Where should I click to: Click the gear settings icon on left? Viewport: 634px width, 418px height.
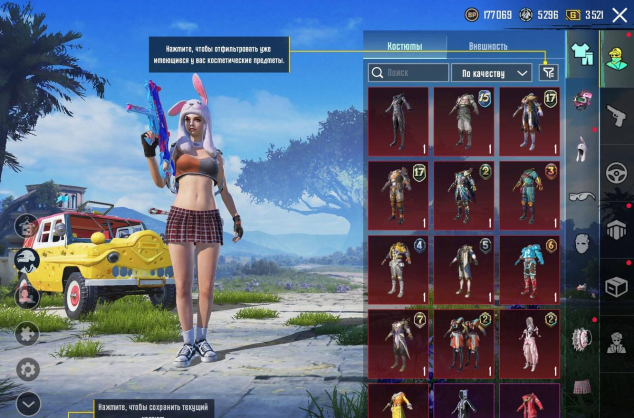pyautogui.click(x=27, y=368)
